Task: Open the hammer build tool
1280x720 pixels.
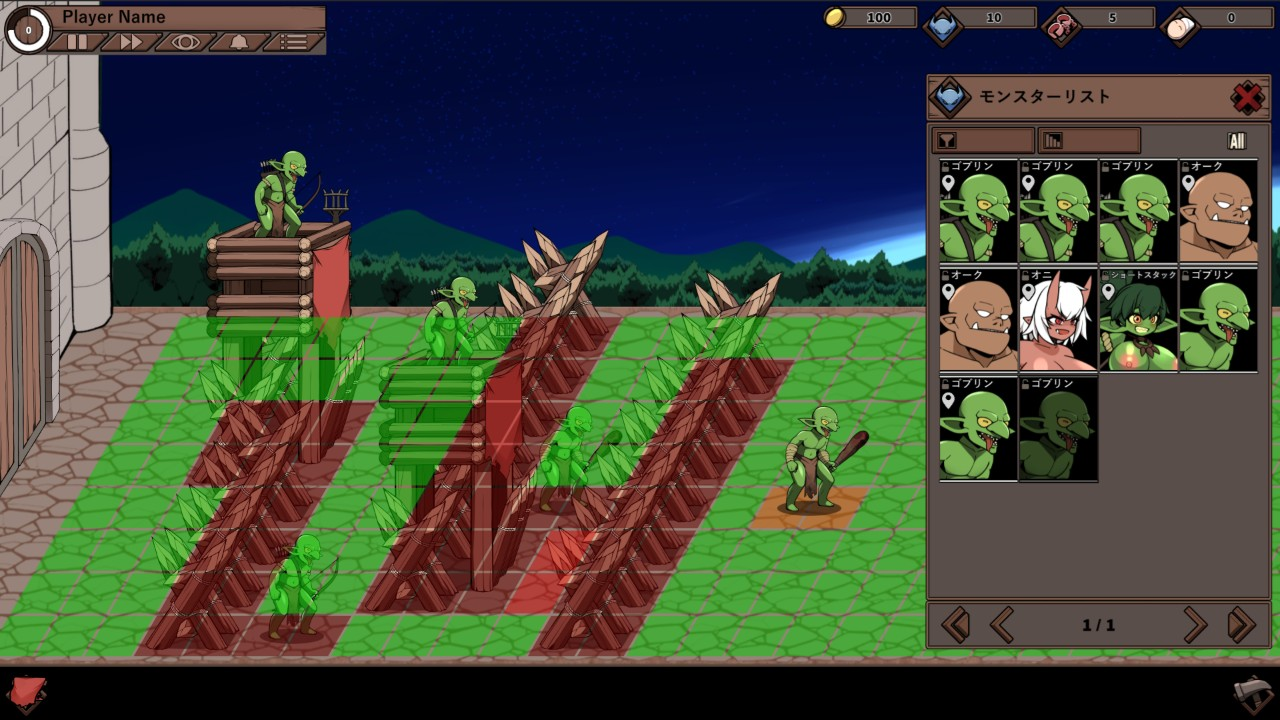Action: [1252, 694]
